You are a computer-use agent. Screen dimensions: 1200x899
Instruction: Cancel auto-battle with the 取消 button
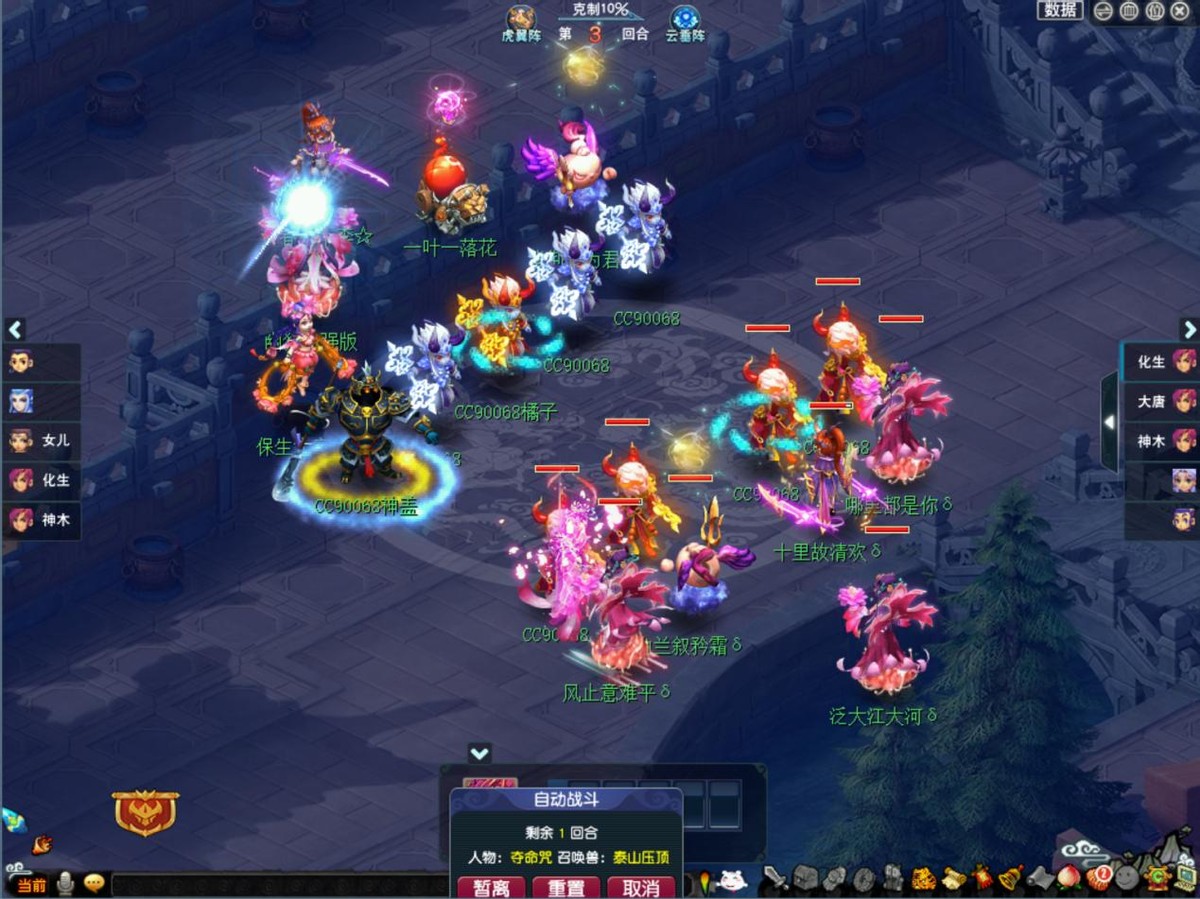[x=641, y=887]
